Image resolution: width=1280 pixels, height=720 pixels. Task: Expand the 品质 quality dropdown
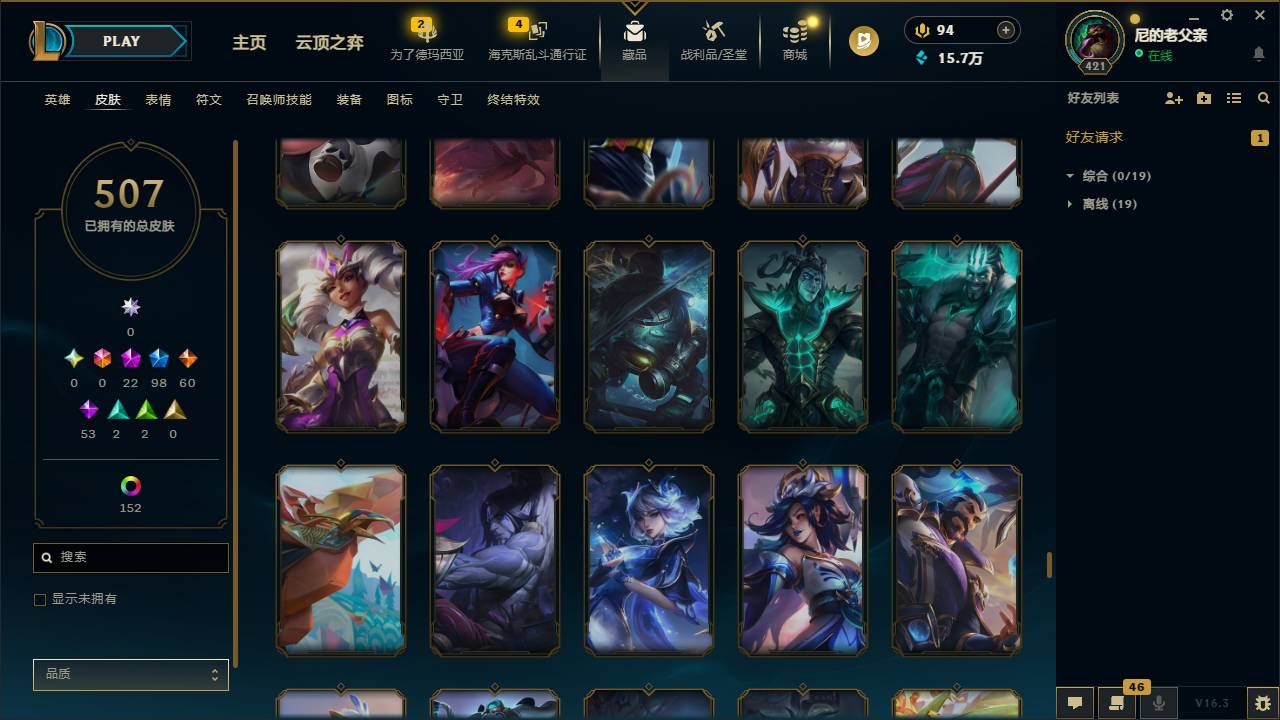click(x=130, y=674)
